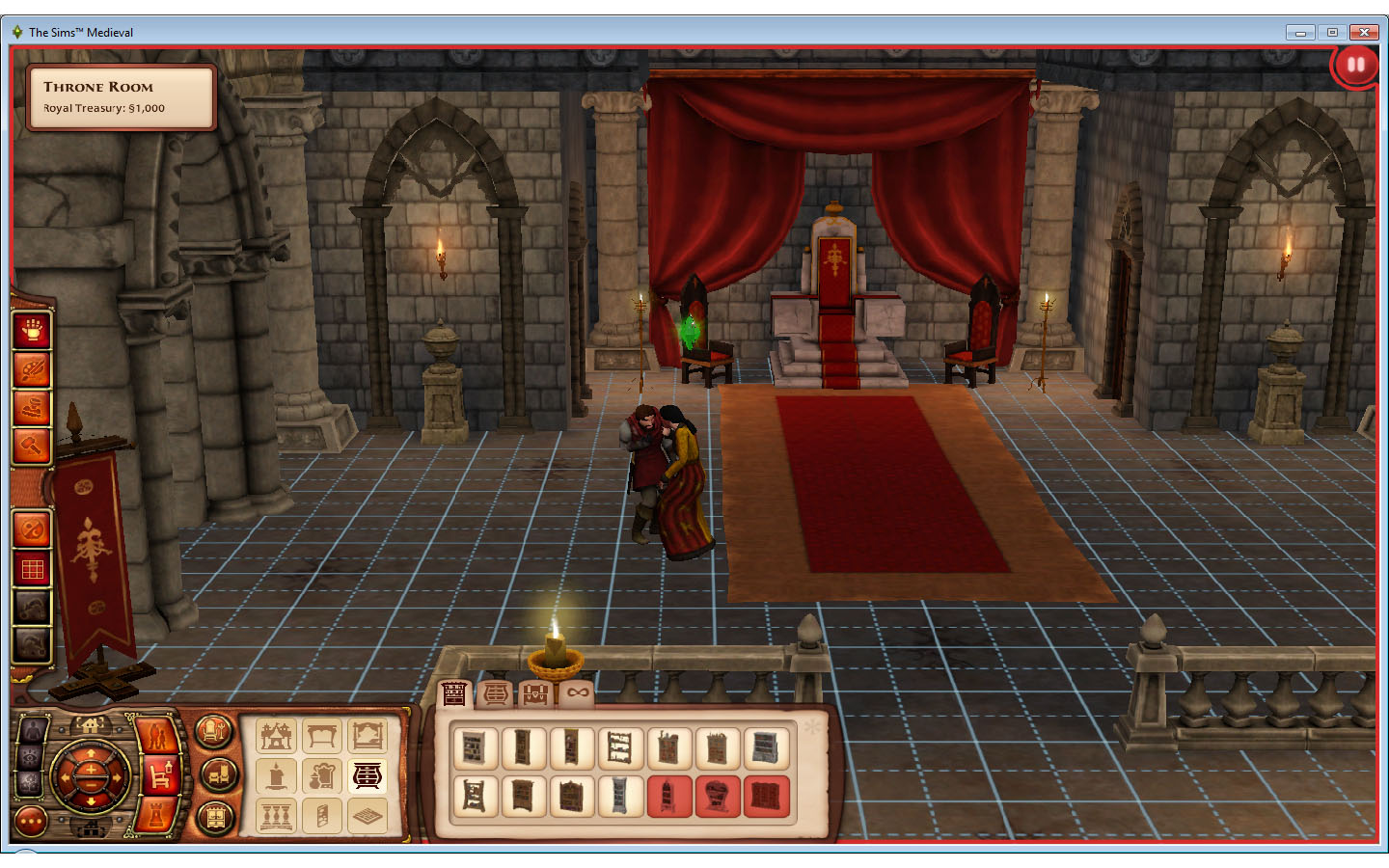1389x868 pixels.
Task: Pause the game with the top-right button
Action: pos(1354,64)
